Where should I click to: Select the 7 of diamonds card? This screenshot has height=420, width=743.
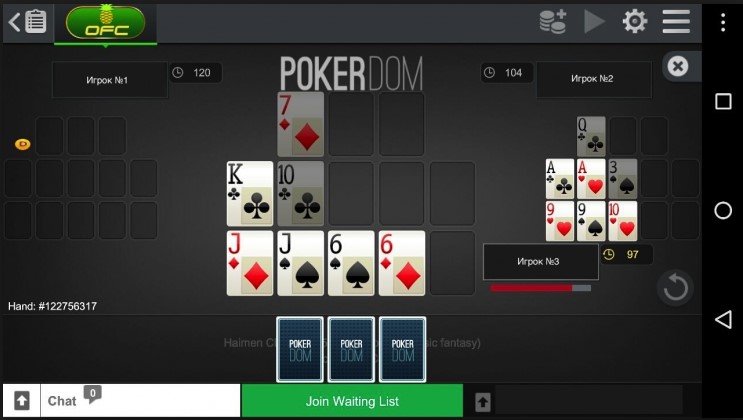tap(300, 124)
